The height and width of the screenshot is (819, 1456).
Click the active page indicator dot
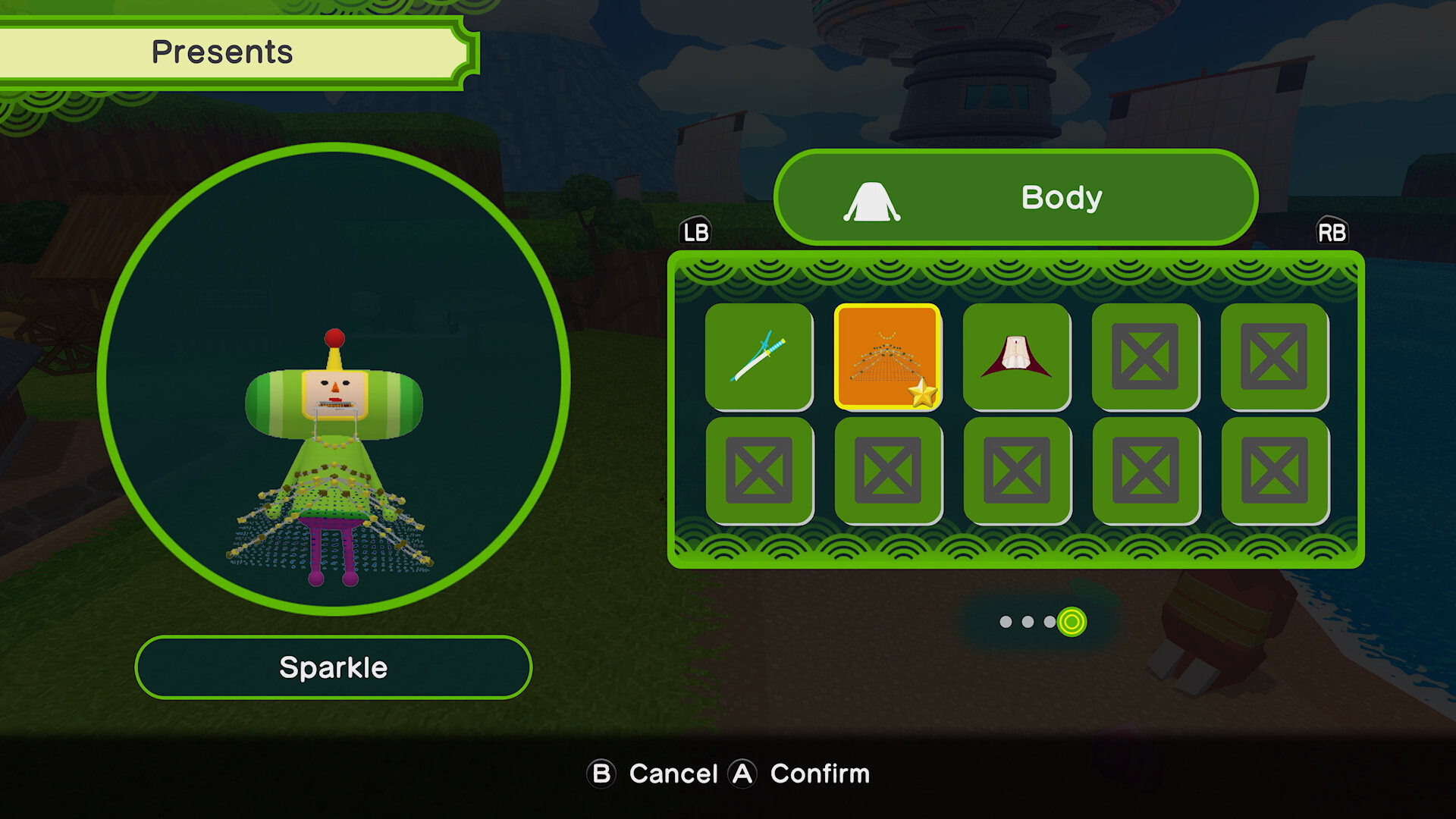[x=1072, y=622]
